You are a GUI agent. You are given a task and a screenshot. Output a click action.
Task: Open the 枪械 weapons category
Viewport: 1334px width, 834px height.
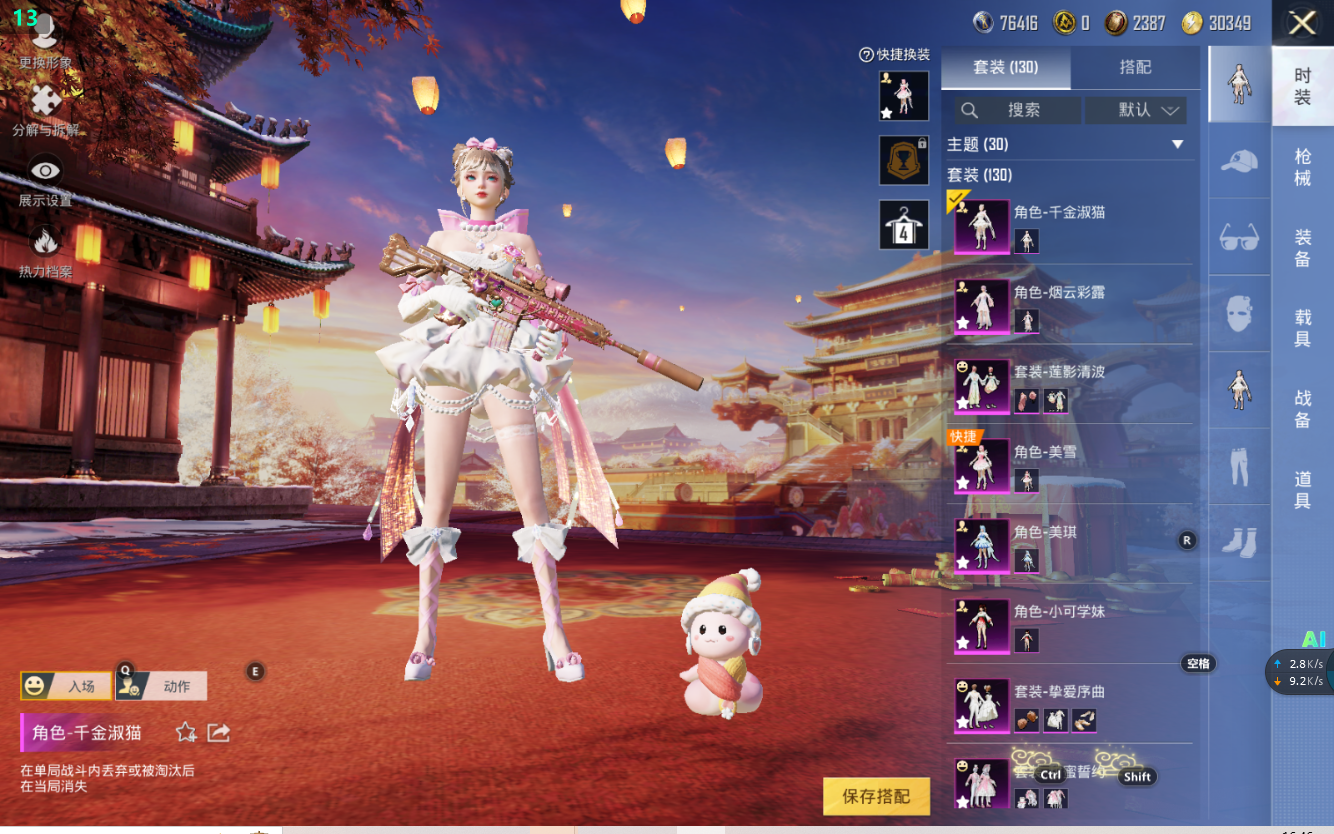tap(1302, 167)
